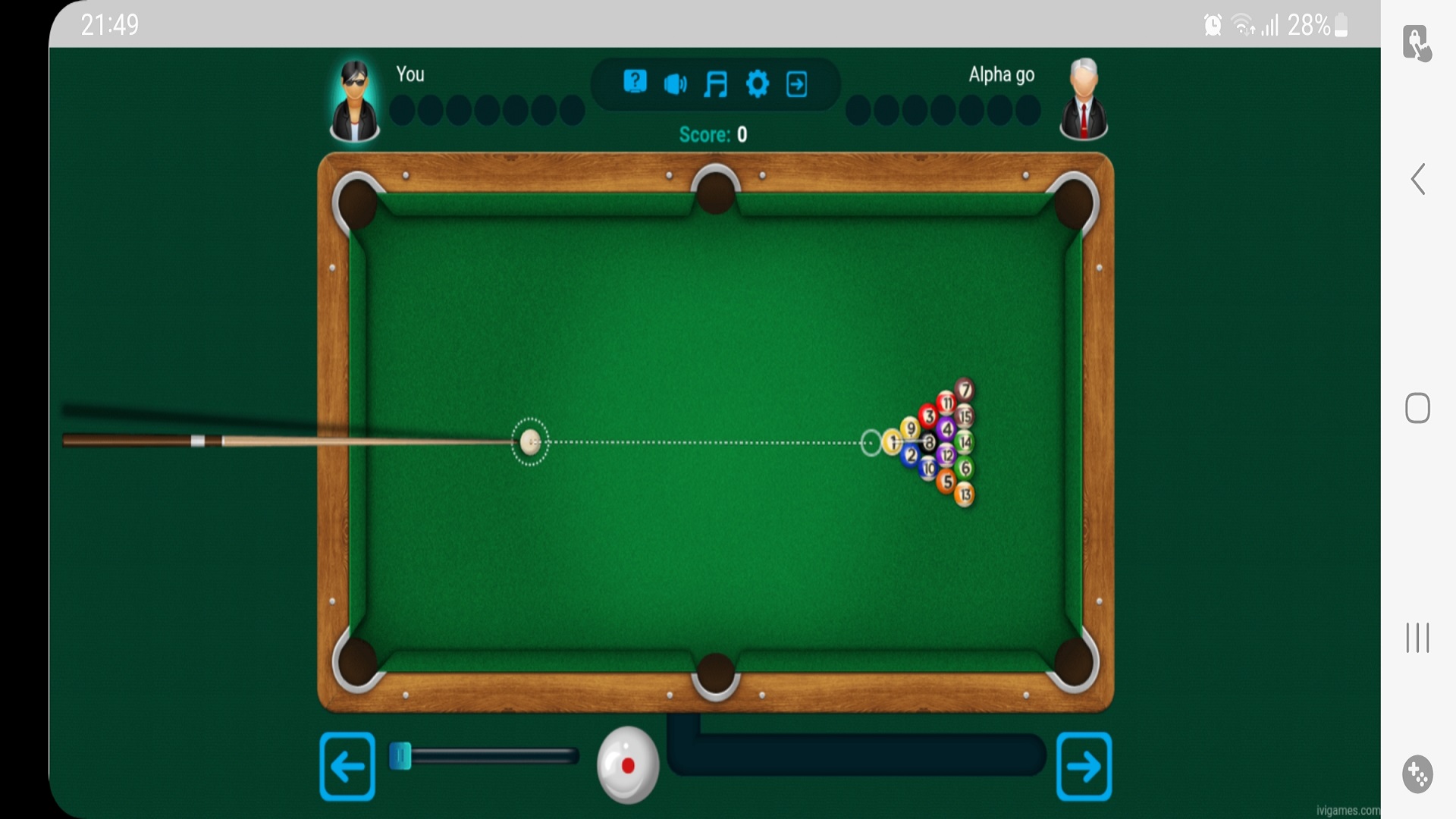
Task: Tap the Android back navigation arrow
Action: [x=1417, y=180]
